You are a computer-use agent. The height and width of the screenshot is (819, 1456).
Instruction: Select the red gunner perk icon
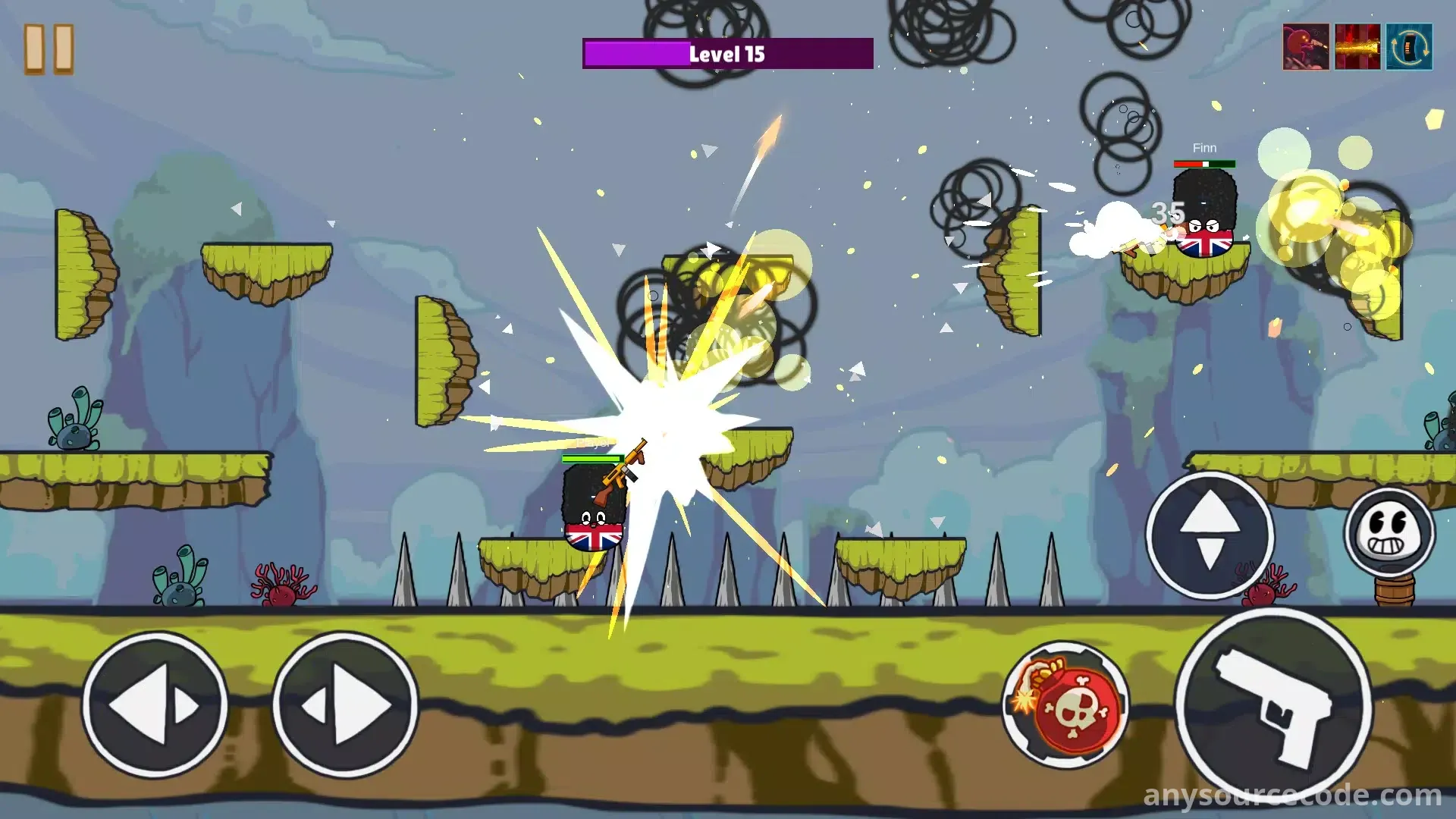click(1306, 47)
